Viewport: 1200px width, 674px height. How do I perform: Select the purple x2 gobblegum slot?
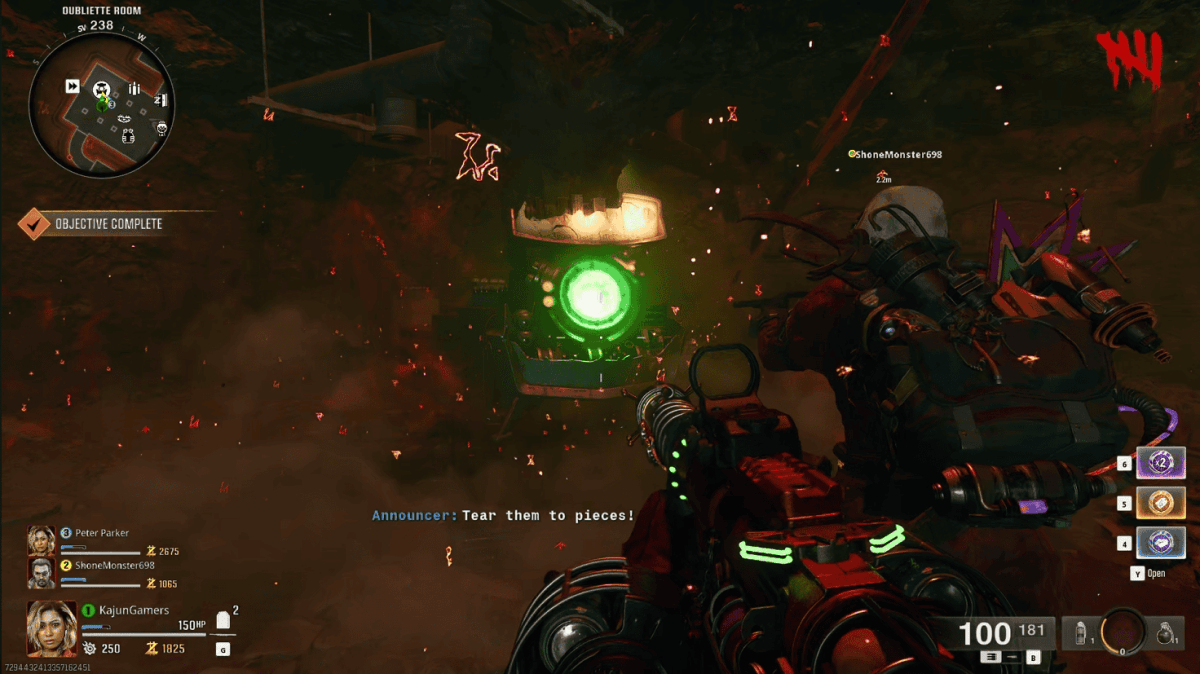coord(1160,464)
